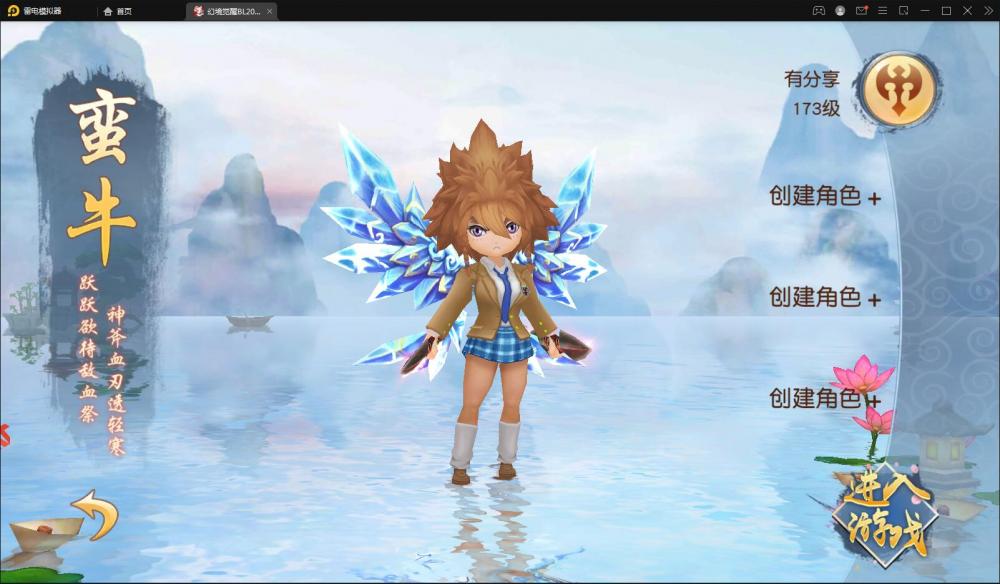Image resolution: width=1000 pixels, height=584 pixels.
Task: Select the 有分享 level 173 character
Action: click(898, 90)
